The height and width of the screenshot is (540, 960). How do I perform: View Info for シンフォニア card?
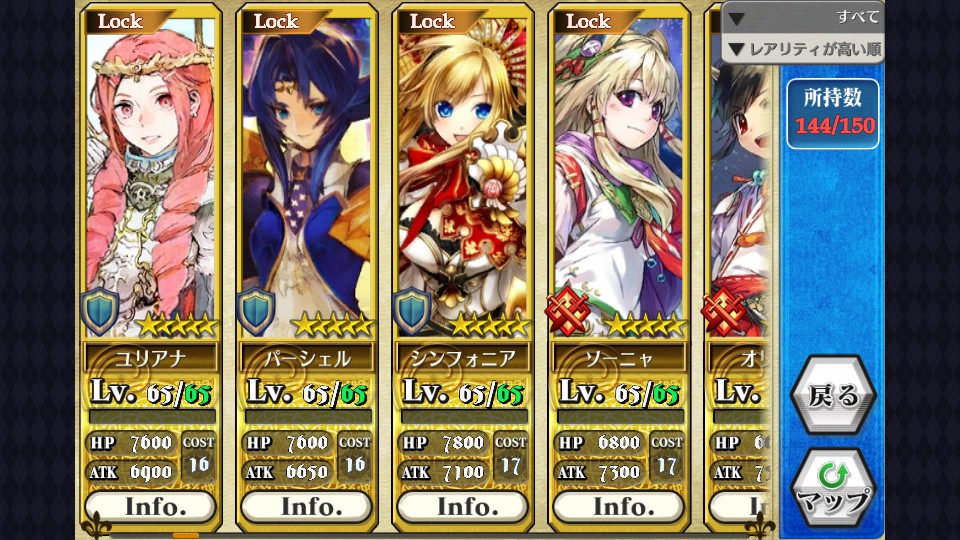coord(462,506)
